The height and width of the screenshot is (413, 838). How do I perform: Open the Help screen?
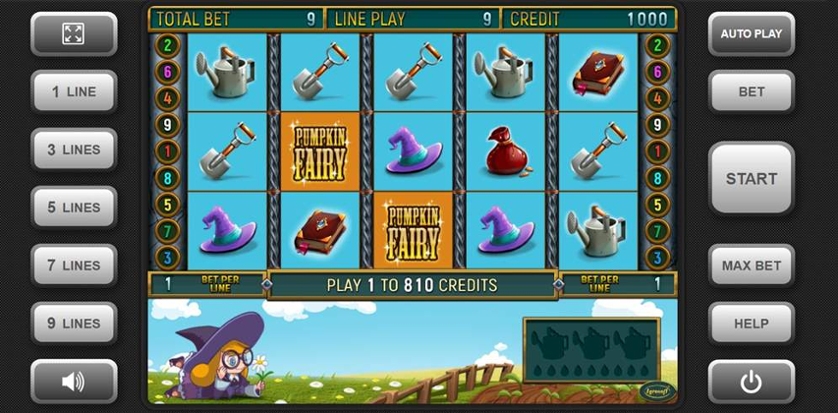pos(751,323)
